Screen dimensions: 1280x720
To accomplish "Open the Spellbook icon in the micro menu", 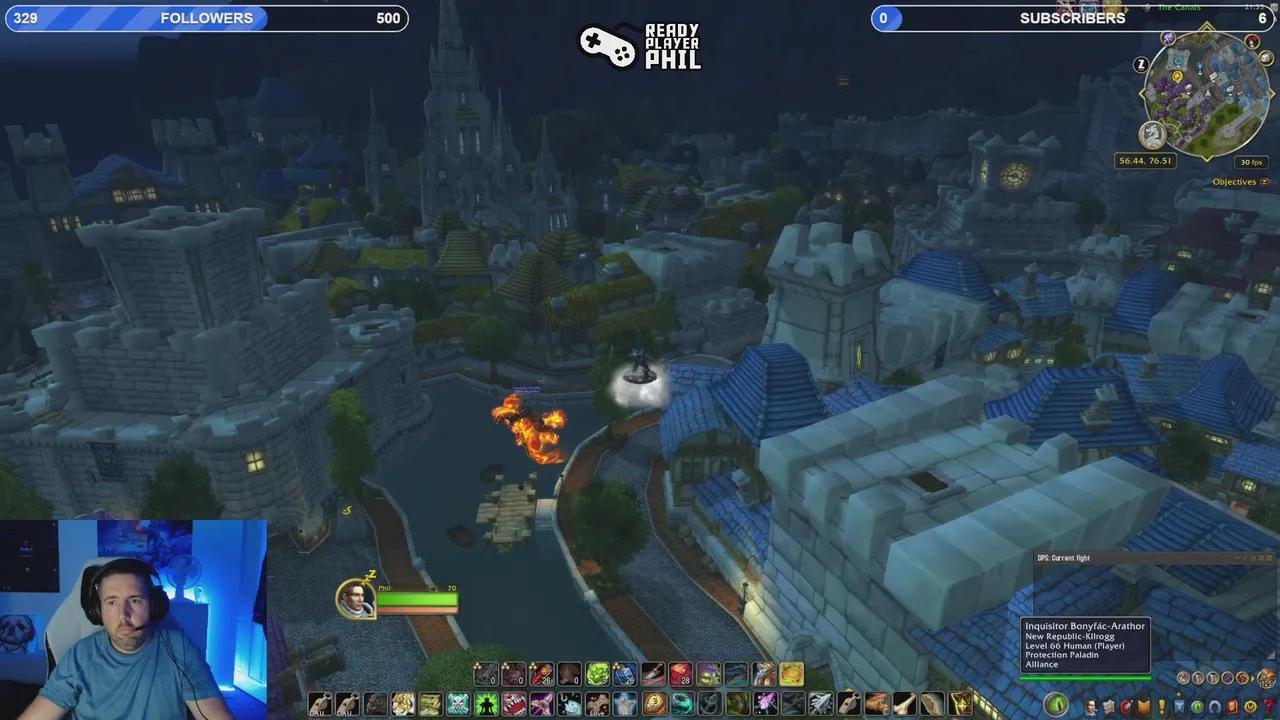I will (1108, 705).
